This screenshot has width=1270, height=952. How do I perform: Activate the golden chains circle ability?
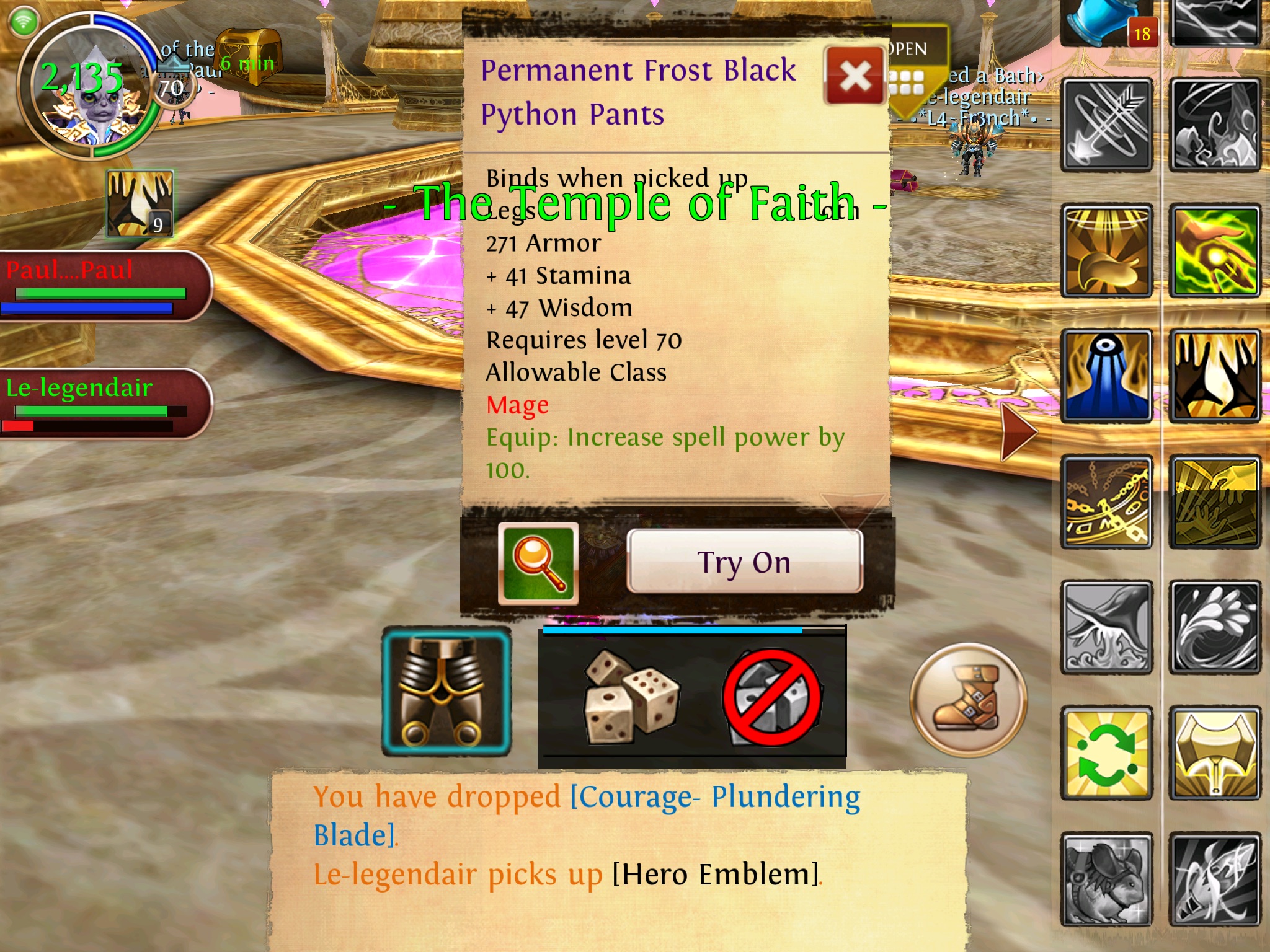coord(1107,503)
